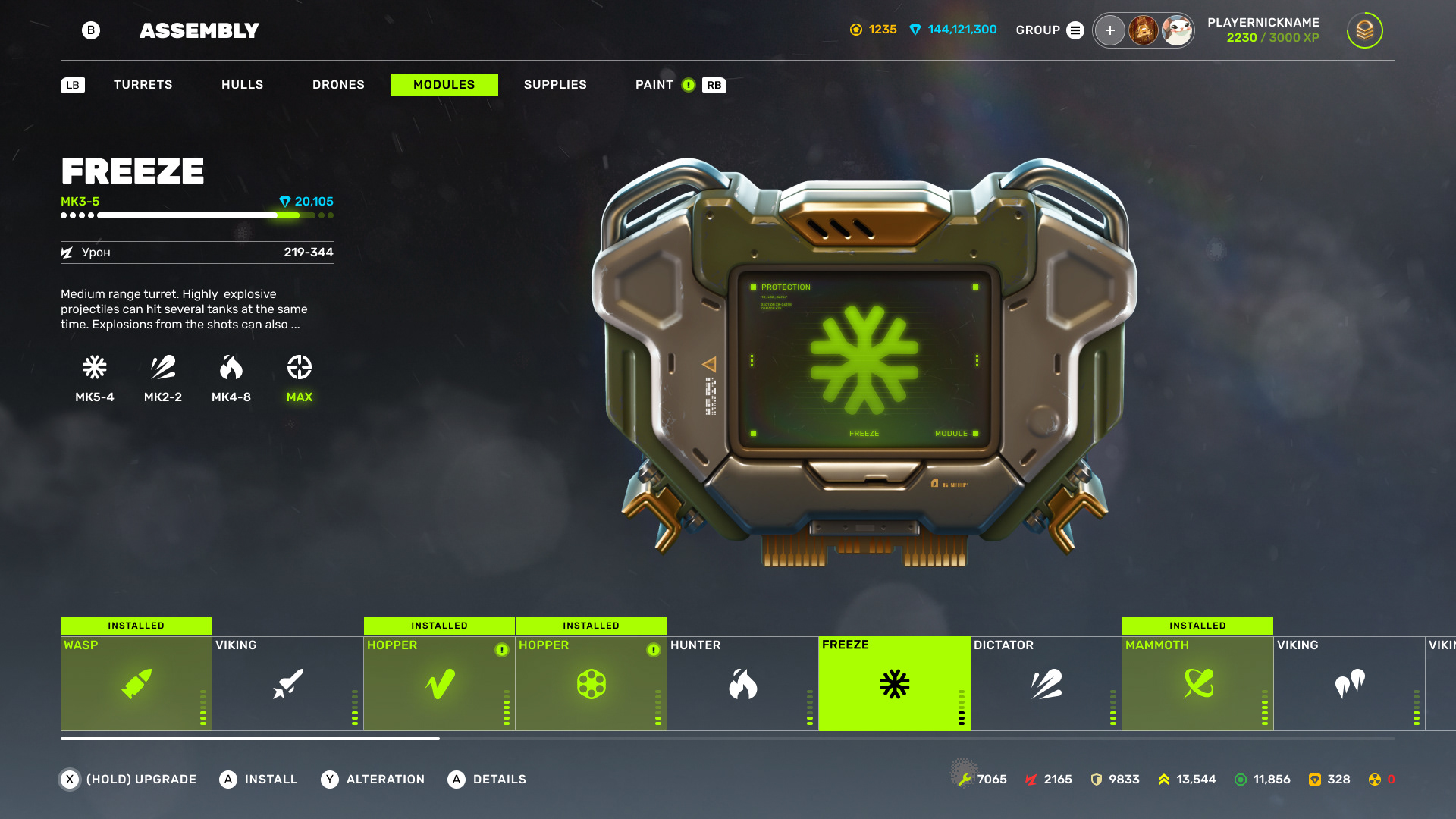Select the MK4-8 flame alteration icon
The image size is (1456, 819).
coord(231,369)
